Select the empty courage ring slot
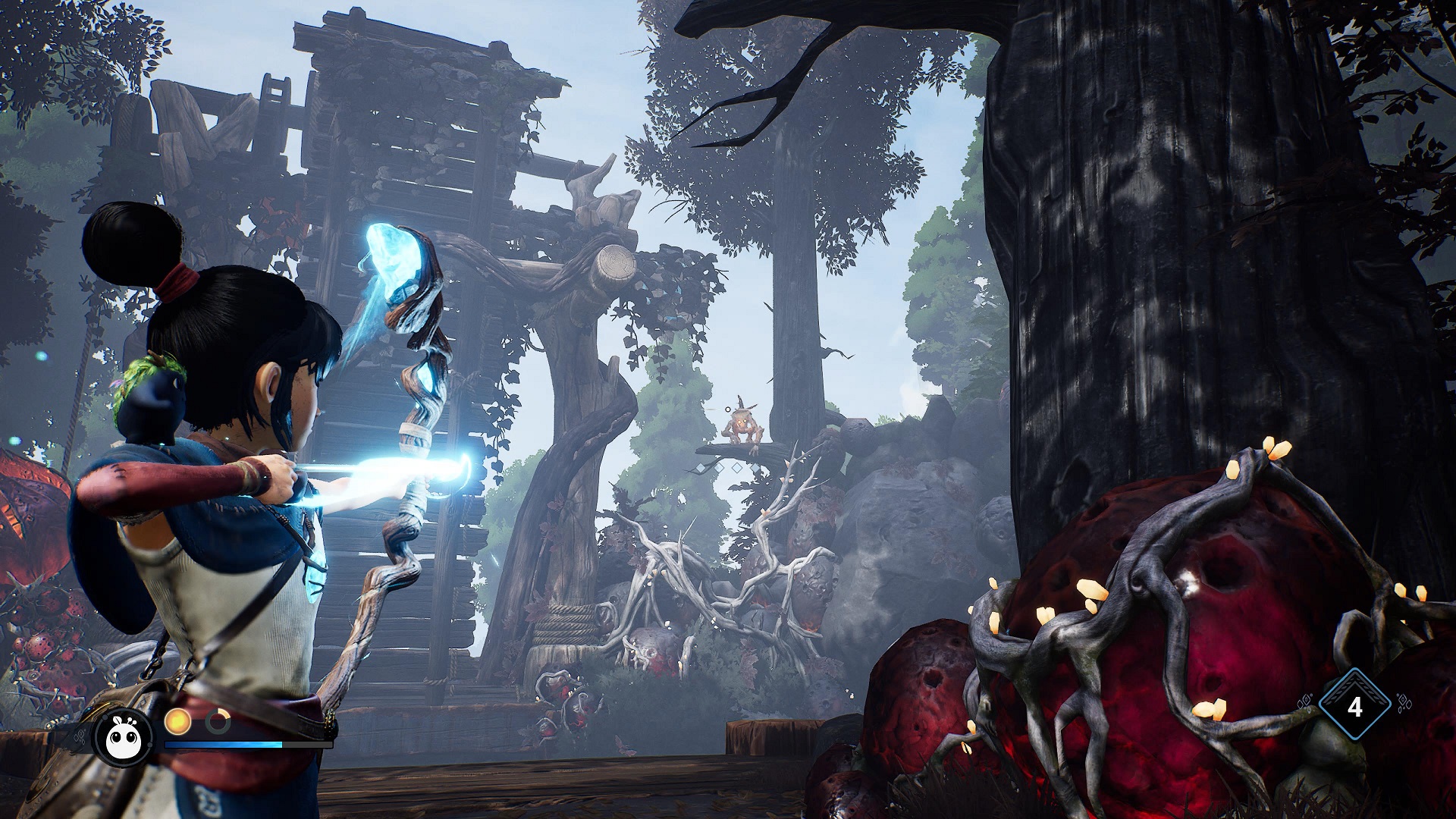Viewport: 1456px width, 819px height. [218, 721]
